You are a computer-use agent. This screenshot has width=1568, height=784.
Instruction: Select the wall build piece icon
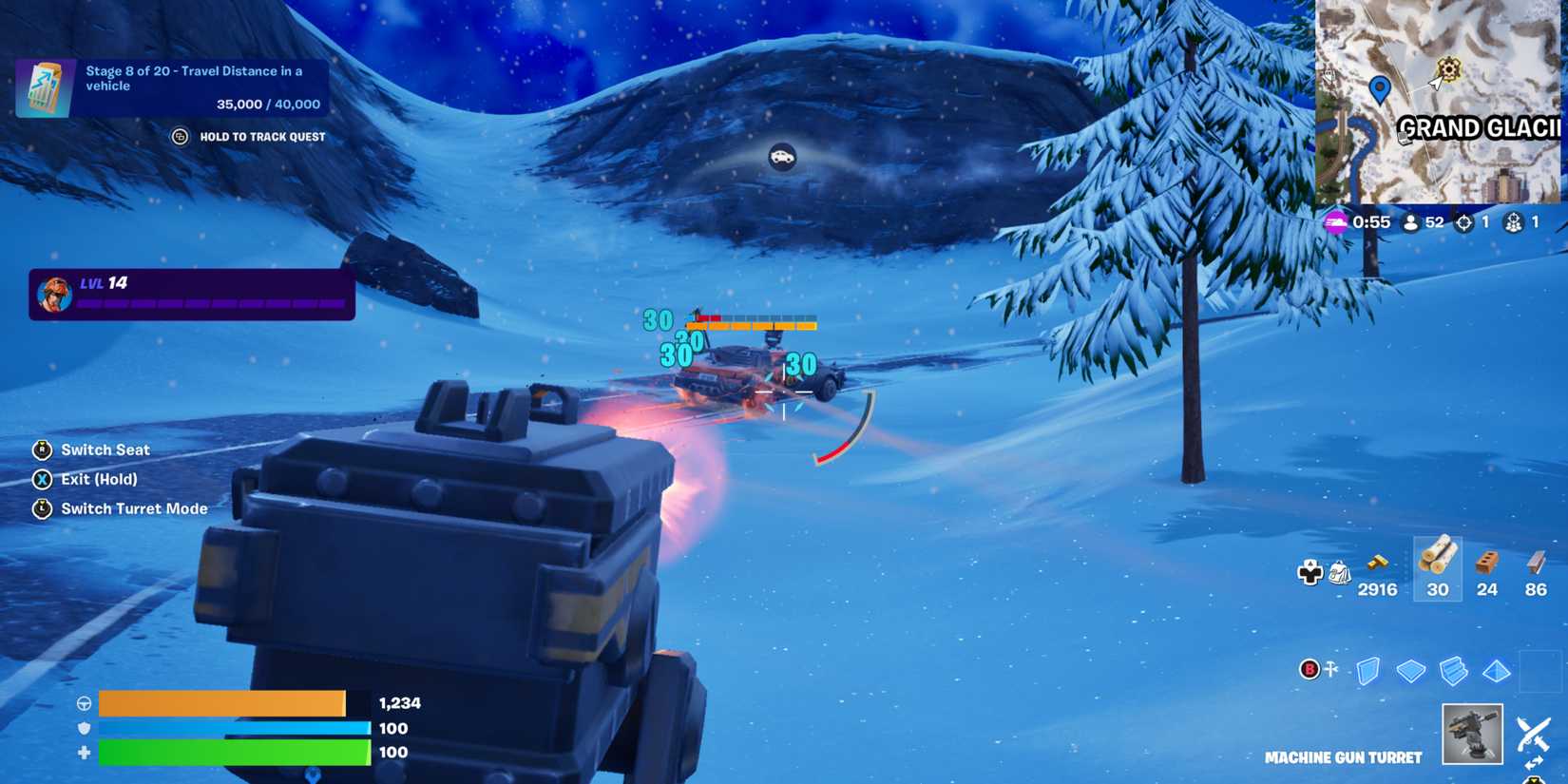point(1369,672)
